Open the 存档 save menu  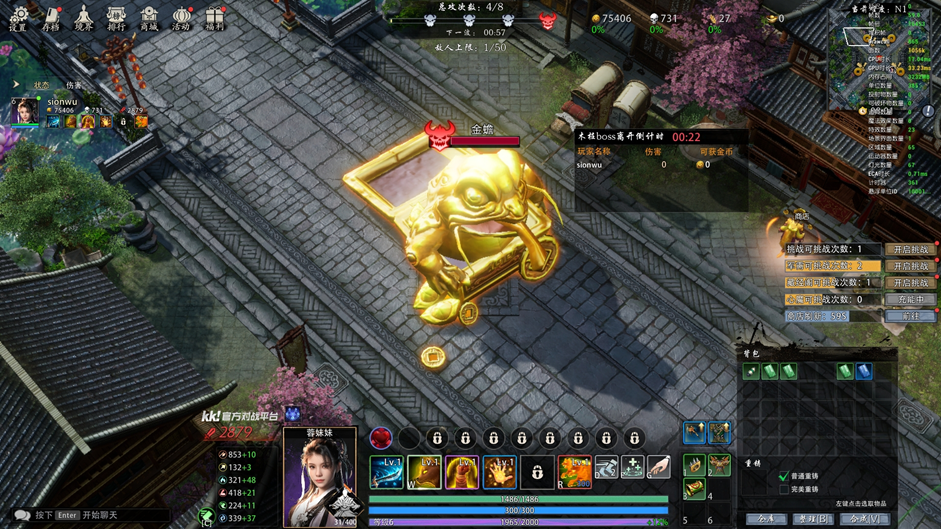(x=51, y=18)
